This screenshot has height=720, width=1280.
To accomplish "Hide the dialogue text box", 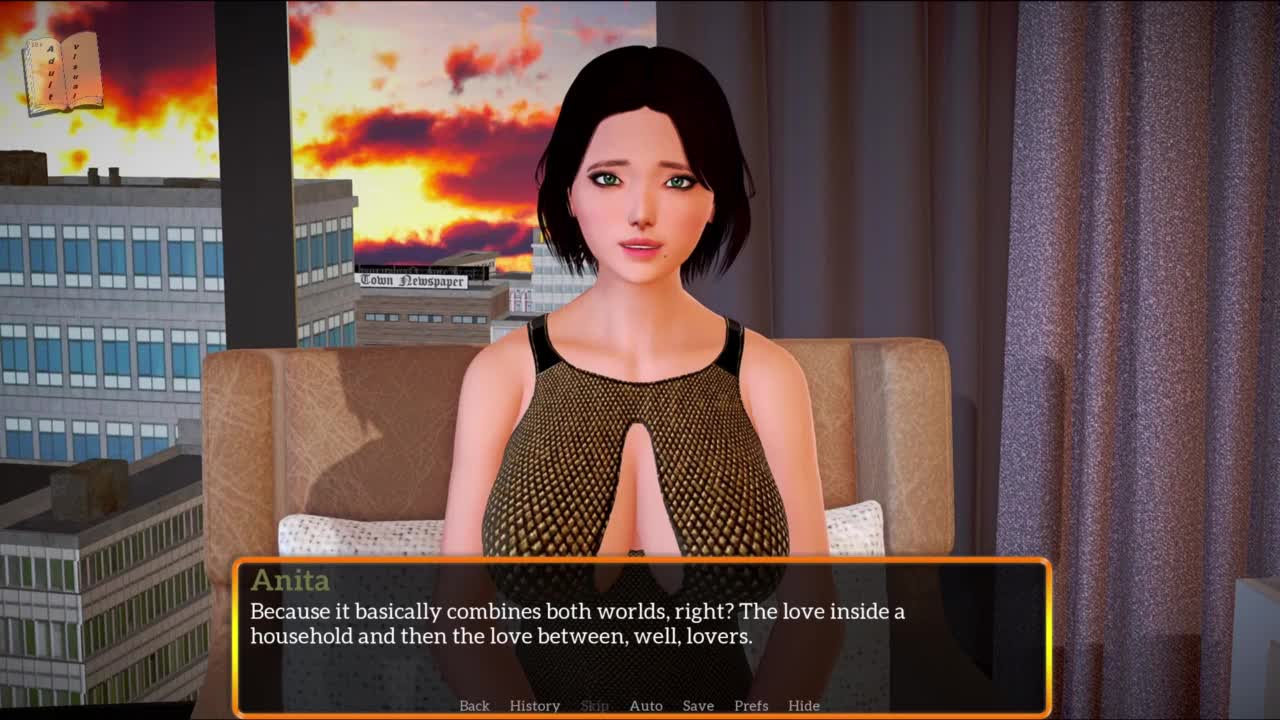I will point(804,706).
